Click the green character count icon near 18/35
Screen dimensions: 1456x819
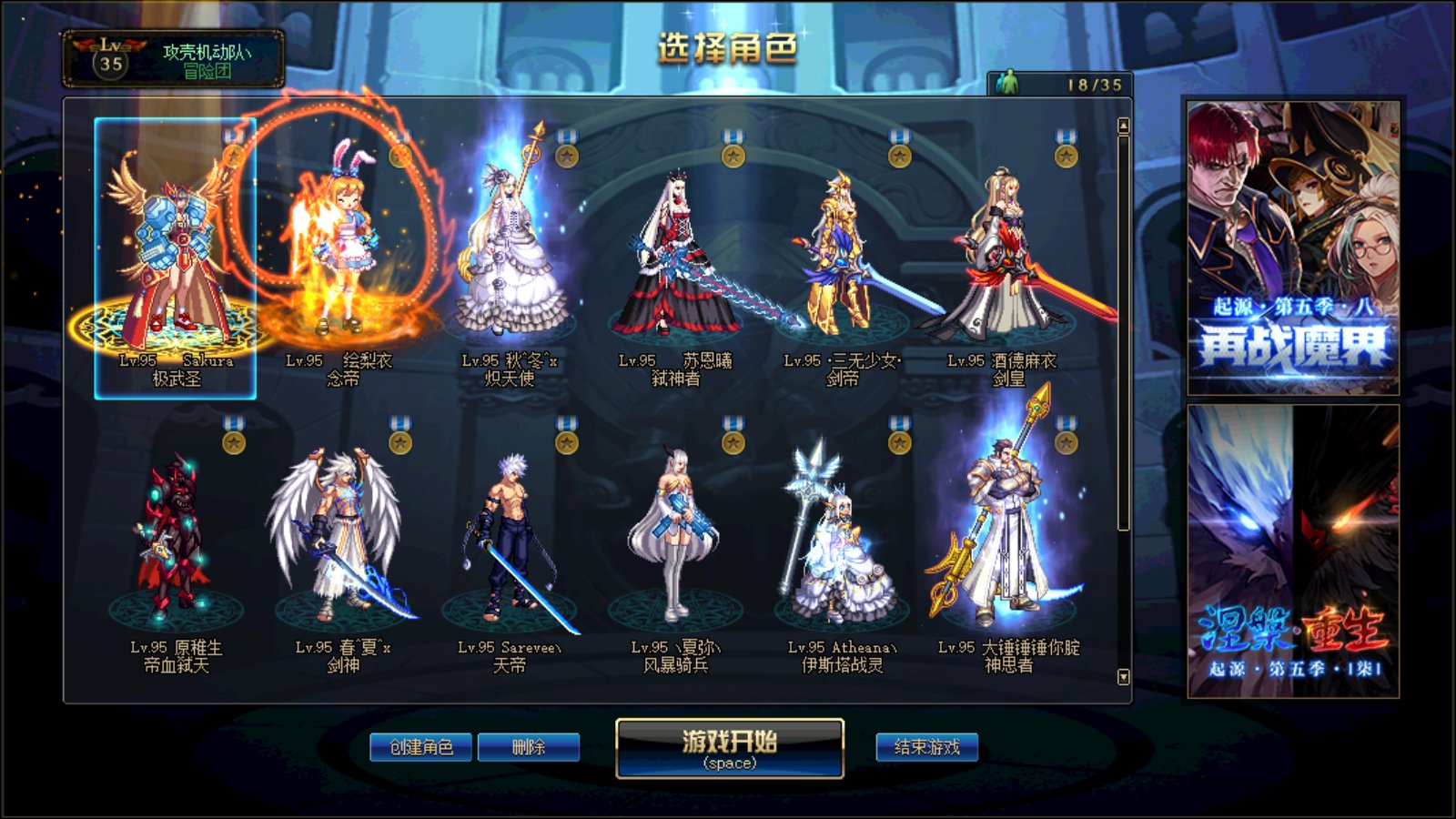click(1012, 81)
